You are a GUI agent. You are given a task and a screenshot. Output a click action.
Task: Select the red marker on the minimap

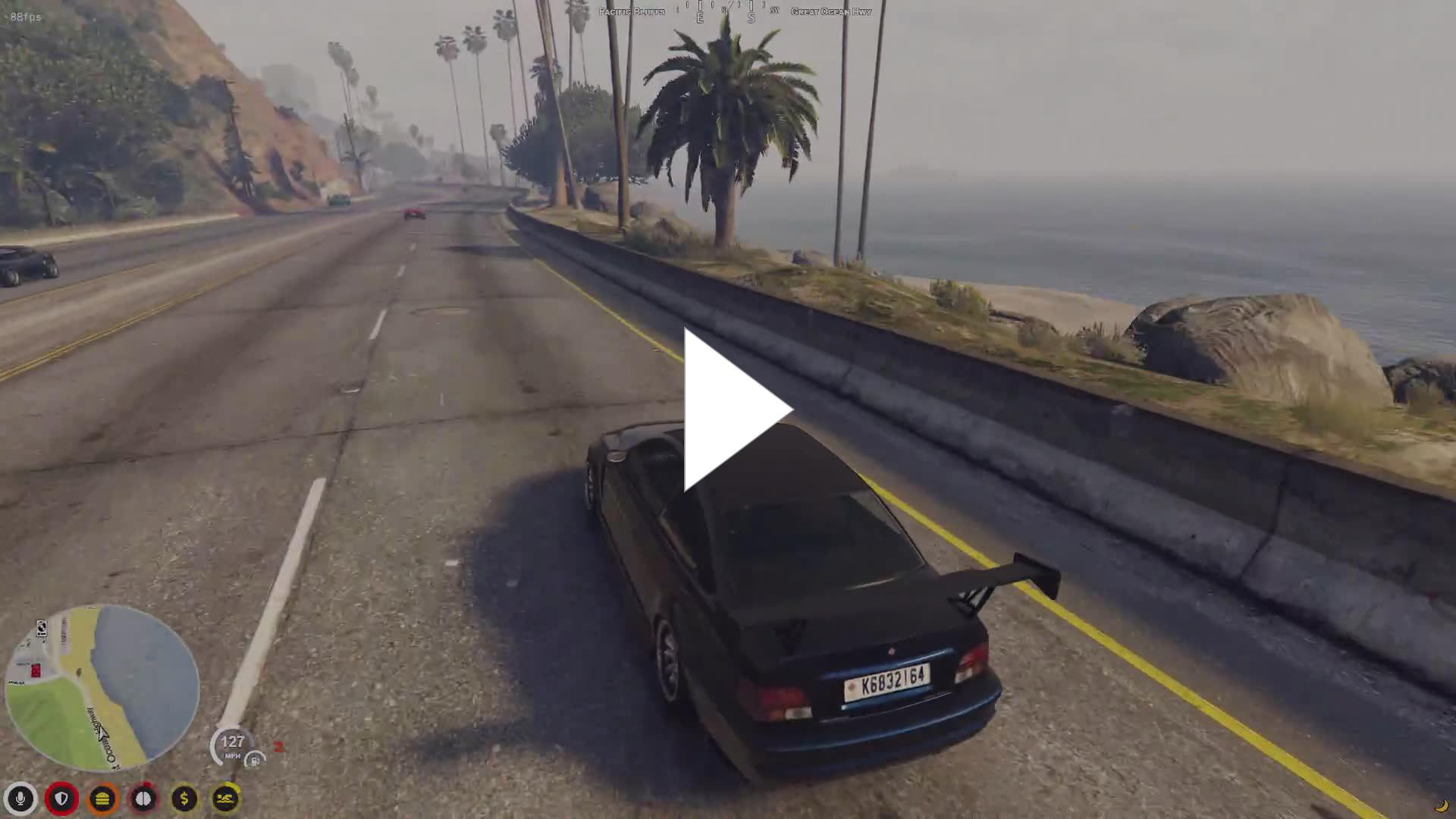[35, 670]
